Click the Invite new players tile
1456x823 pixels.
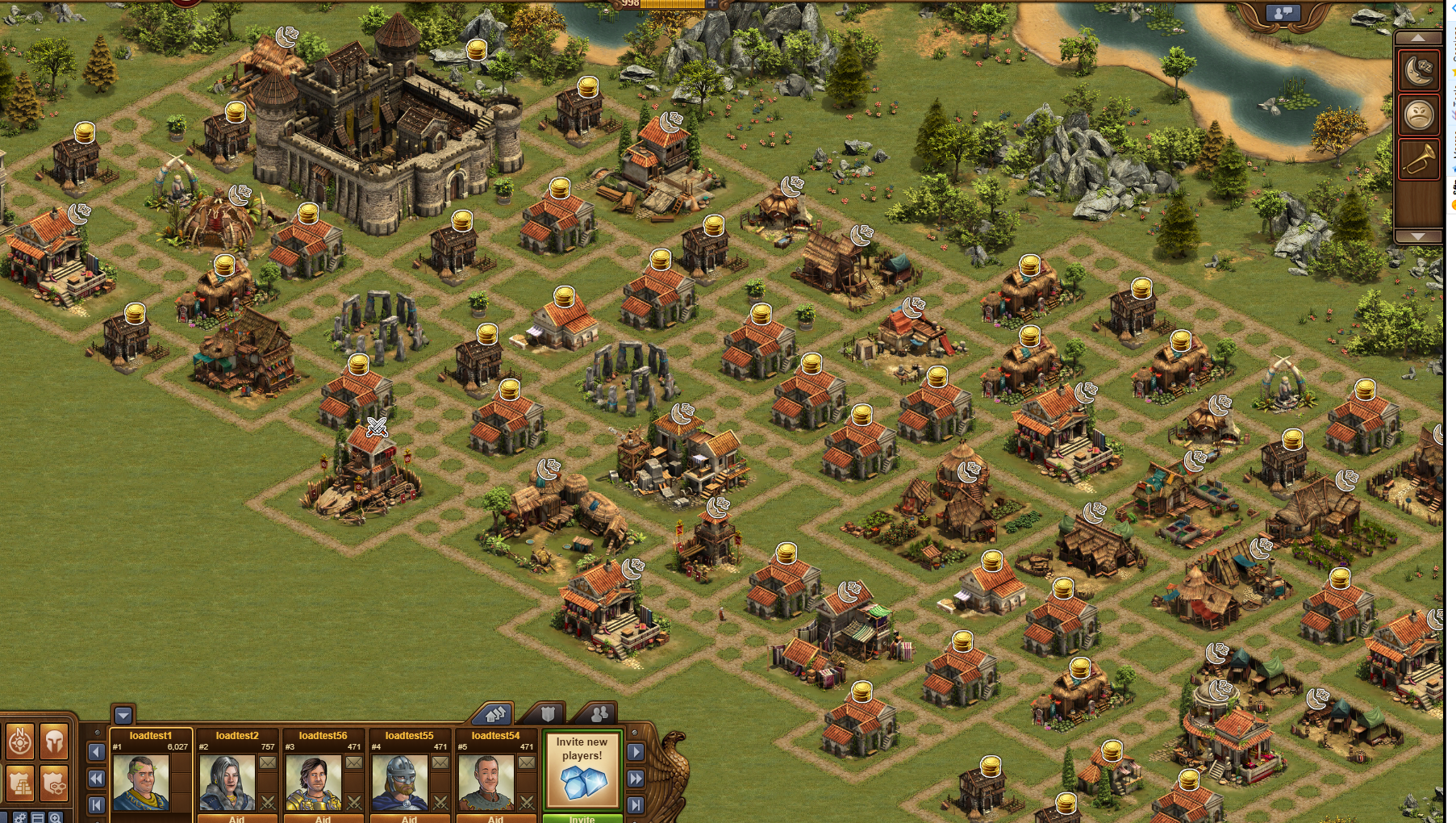point(582,770)
